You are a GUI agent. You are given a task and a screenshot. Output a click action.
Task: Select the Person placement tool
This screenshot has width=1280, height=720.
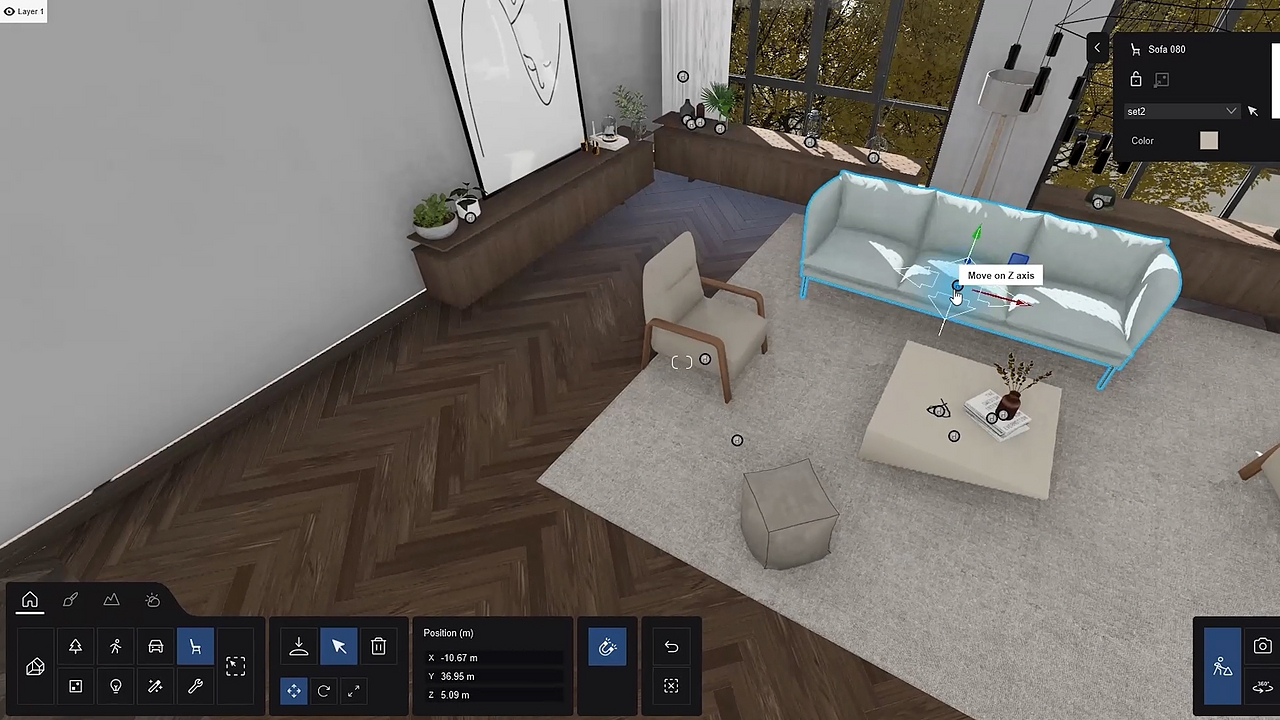(x=115, y=647)
